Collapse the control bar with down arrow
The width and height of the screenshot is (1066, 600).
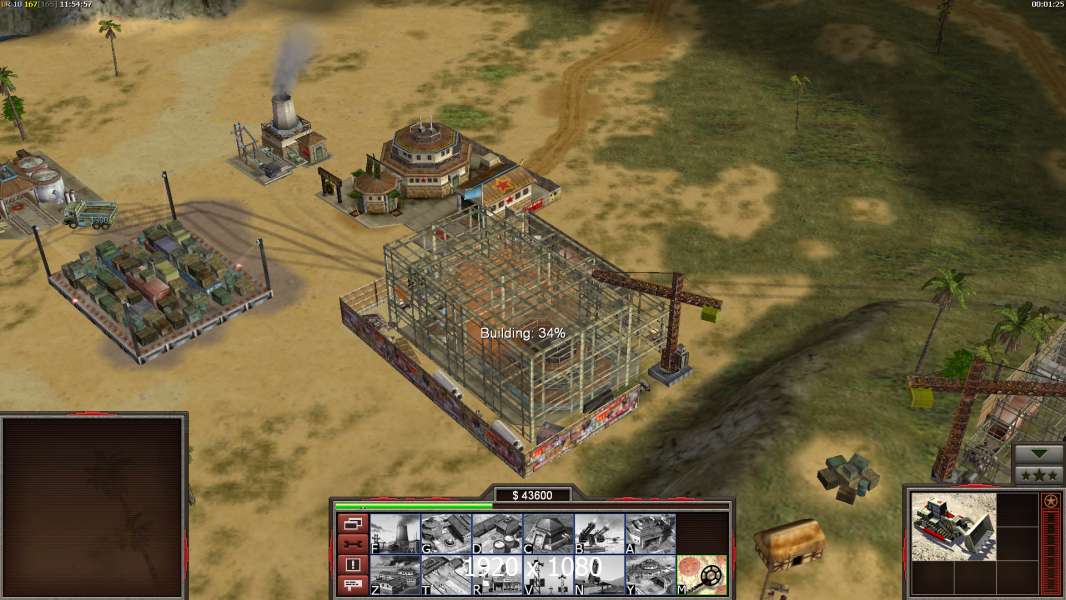(1039, 453)
